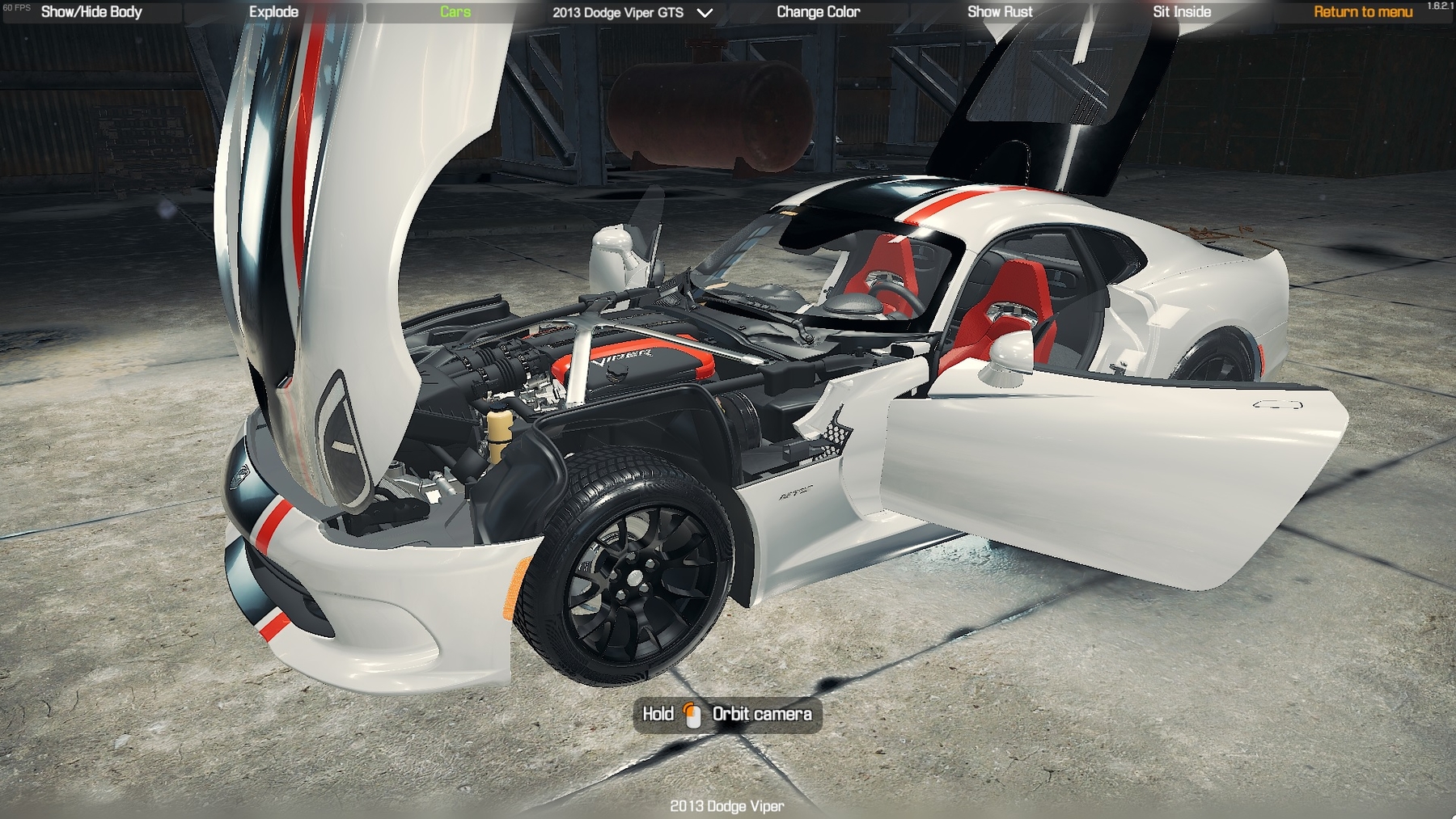Select Sit Inside the car
This screenshot has height=819, width=1456.
[1182, 12]
